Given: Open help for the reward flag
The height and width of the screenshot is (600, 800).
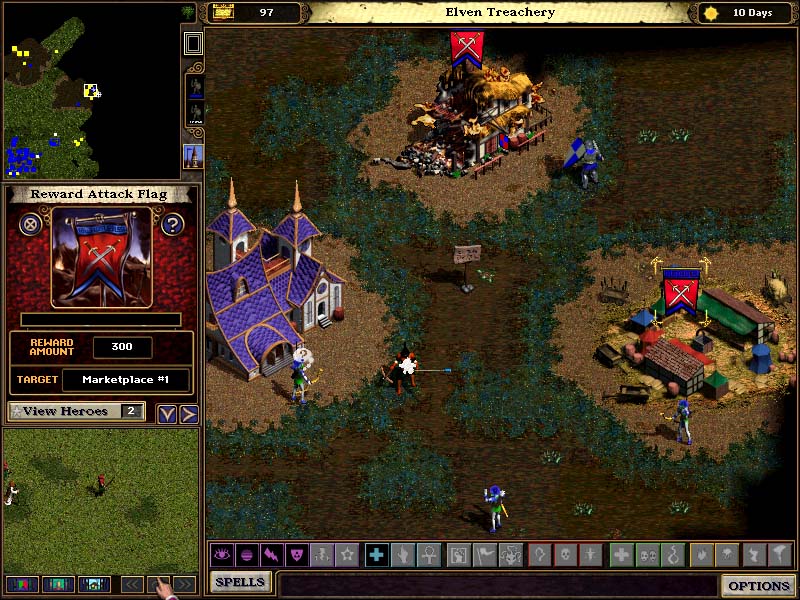Looking at the screenshot, I should point(172,224).
